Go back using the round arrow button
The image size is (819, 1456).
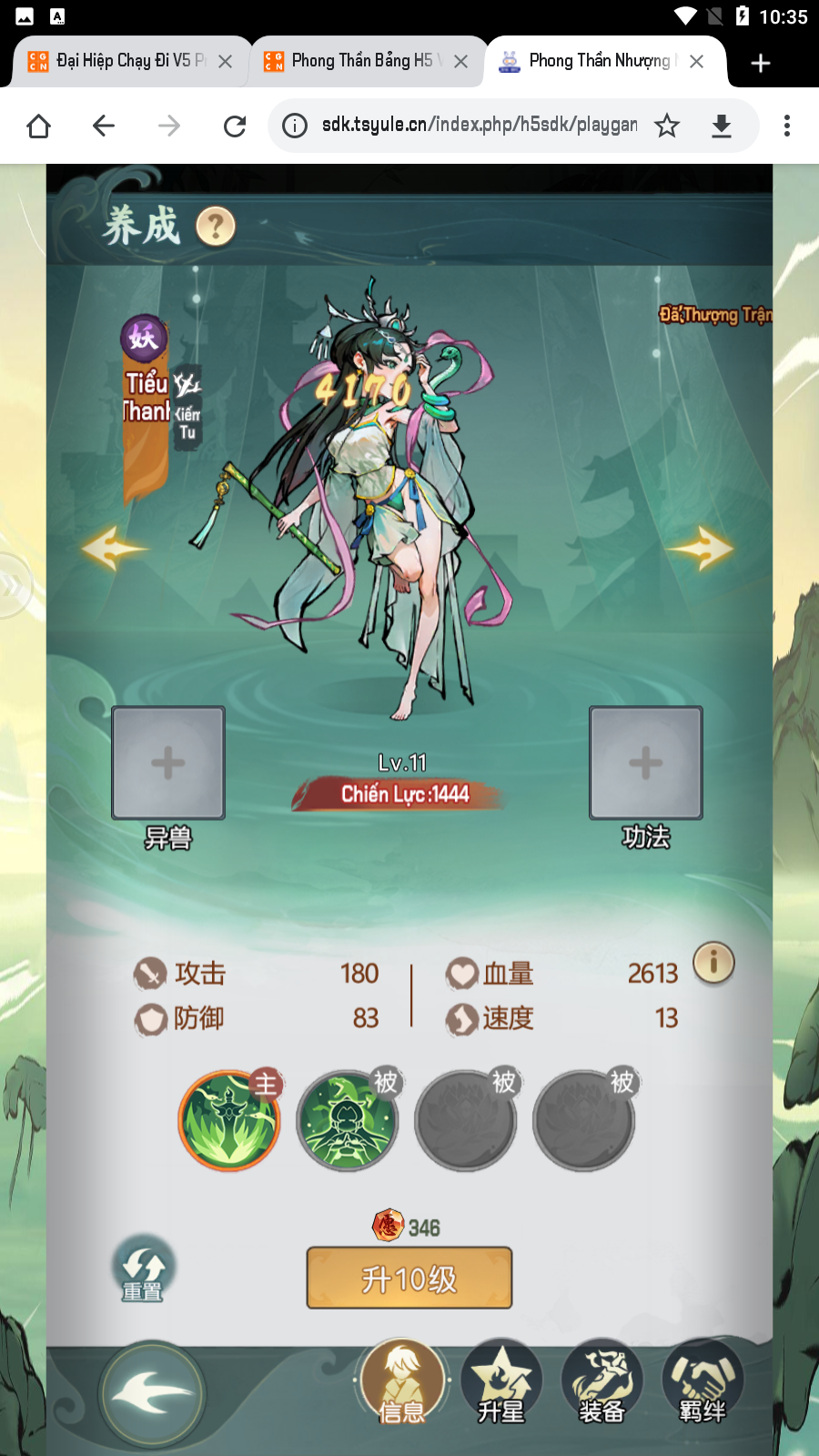[x=152, y=1394]
